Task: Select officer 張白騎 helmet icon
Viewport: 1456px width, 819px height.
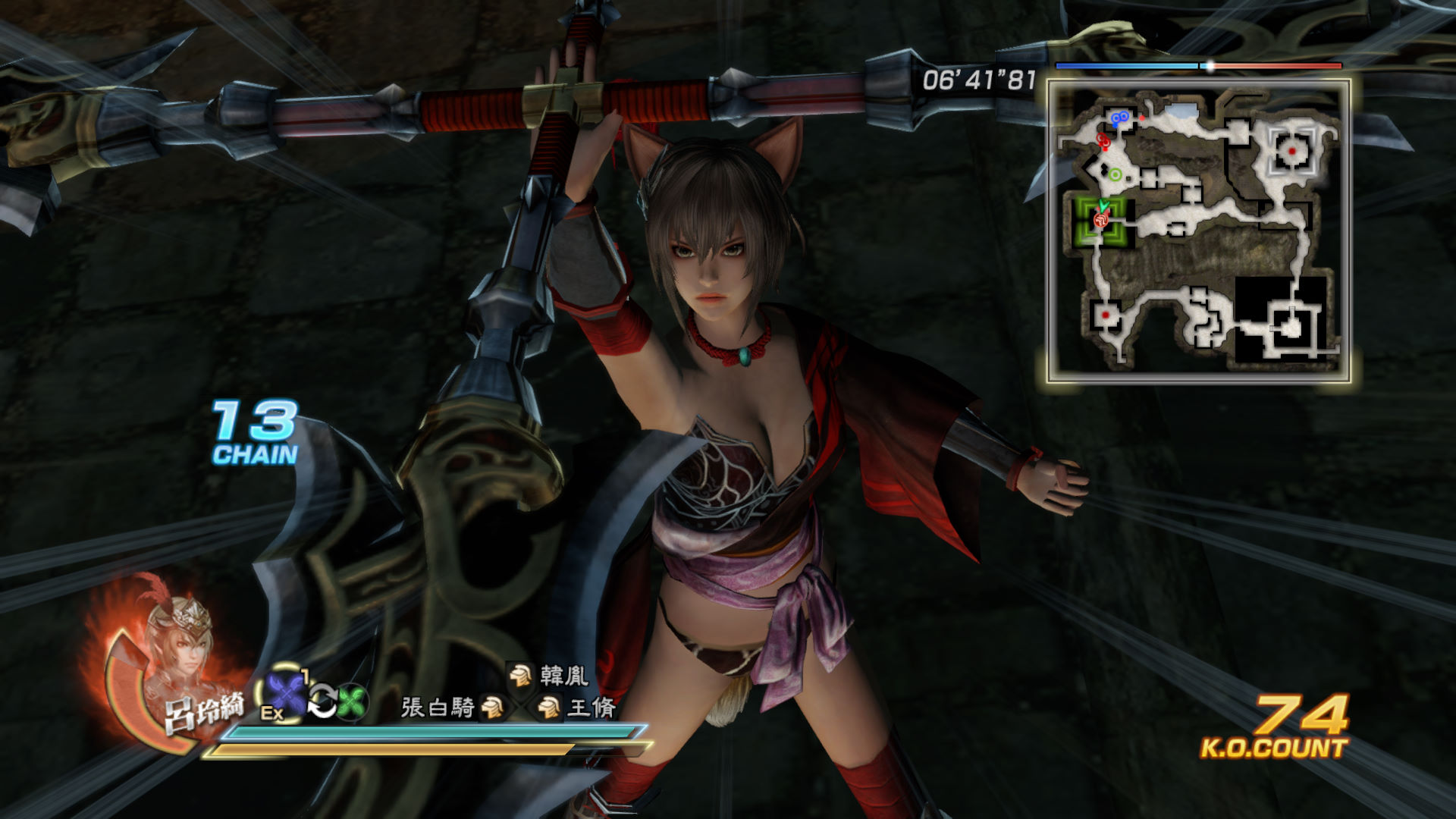Action: click(x=494, y=708)
